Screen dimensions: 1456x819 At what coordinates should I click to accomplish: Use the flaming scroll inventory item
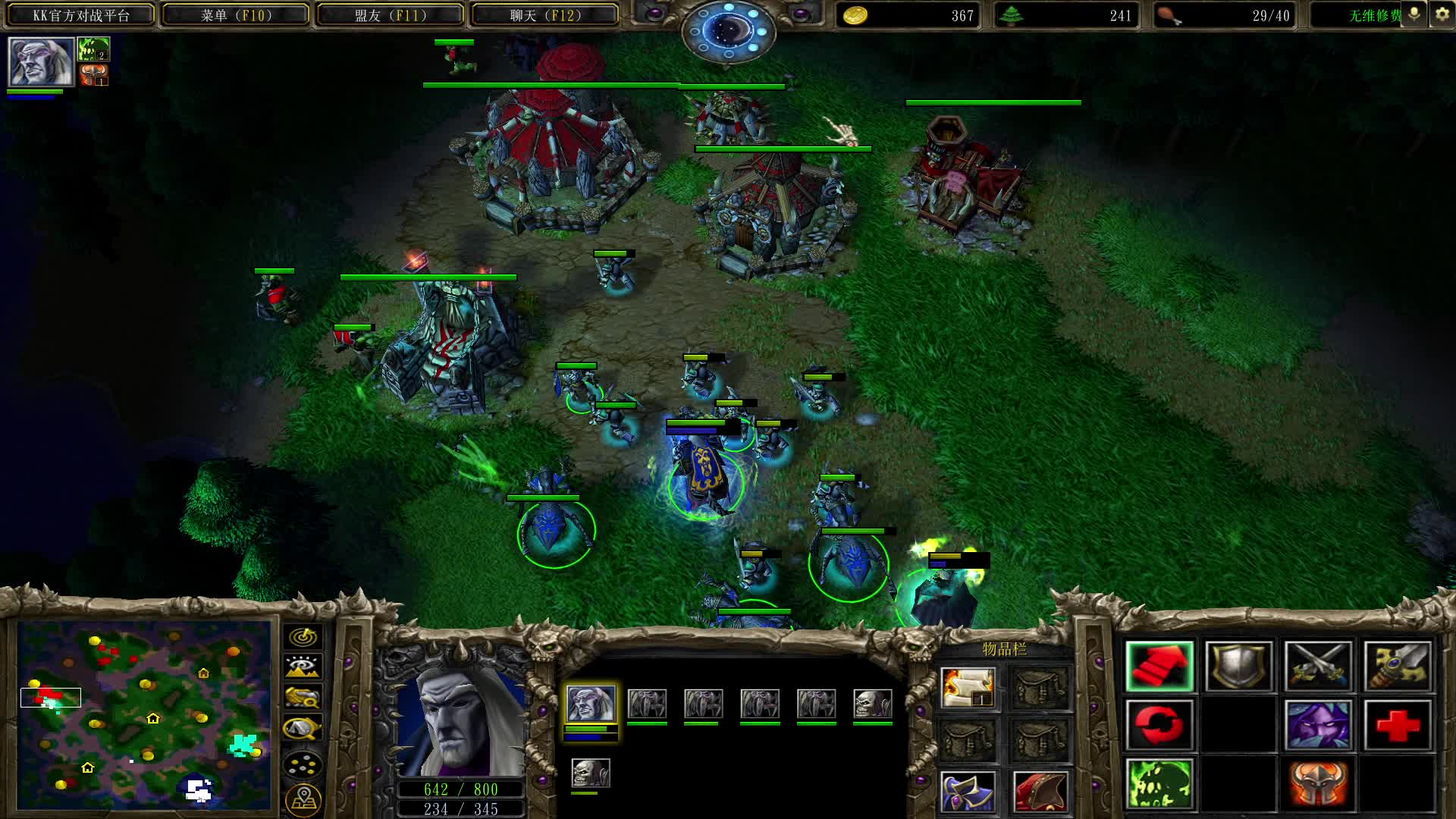tap(968, 688)
